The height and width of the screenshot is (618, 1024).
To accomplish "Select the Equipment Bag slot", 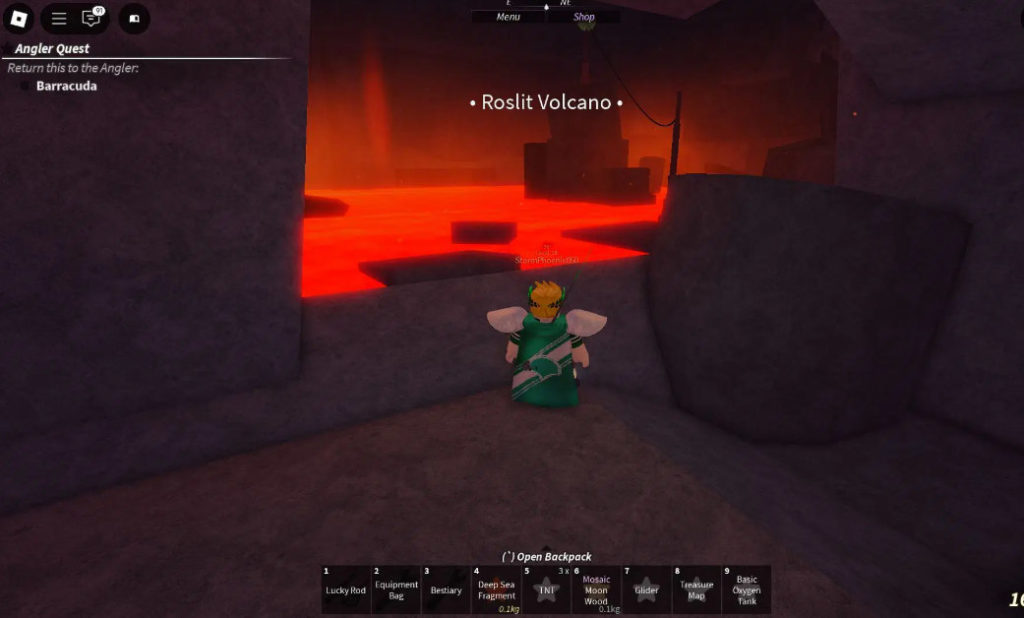I will click(x=396, y=590).
